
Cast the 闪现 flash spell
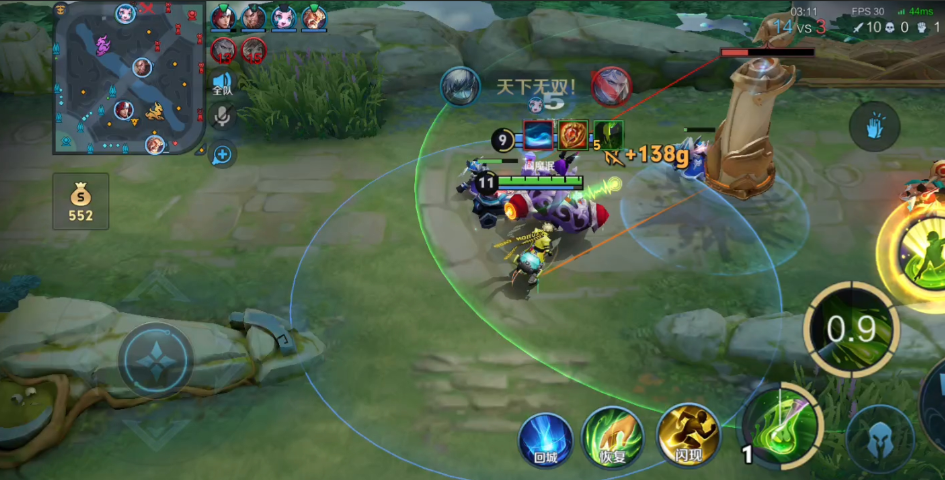tap(688, 436)
